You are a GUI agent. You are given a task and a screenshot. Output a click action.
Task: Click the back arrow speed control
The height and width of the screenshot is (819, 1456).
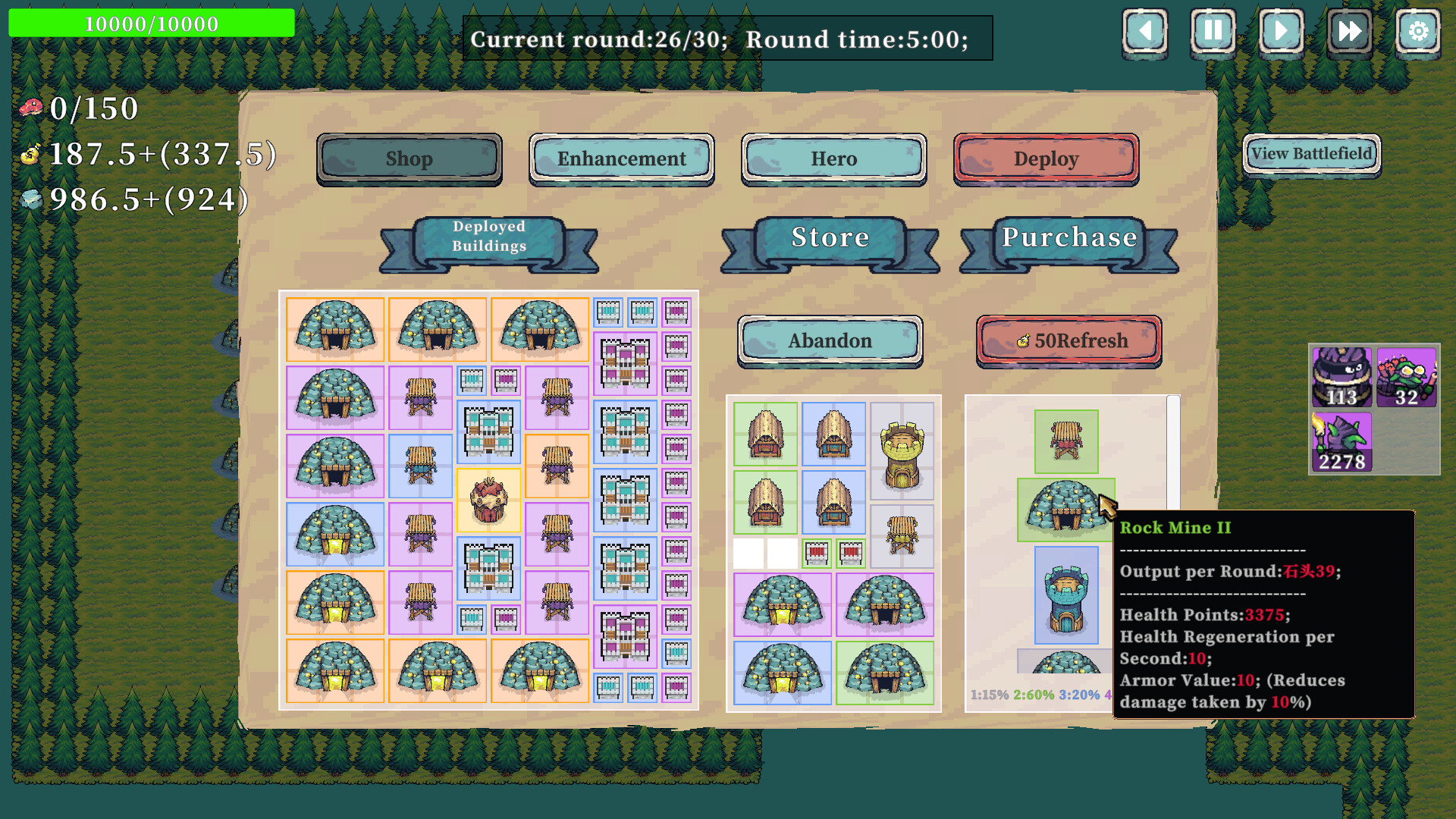1145,32
